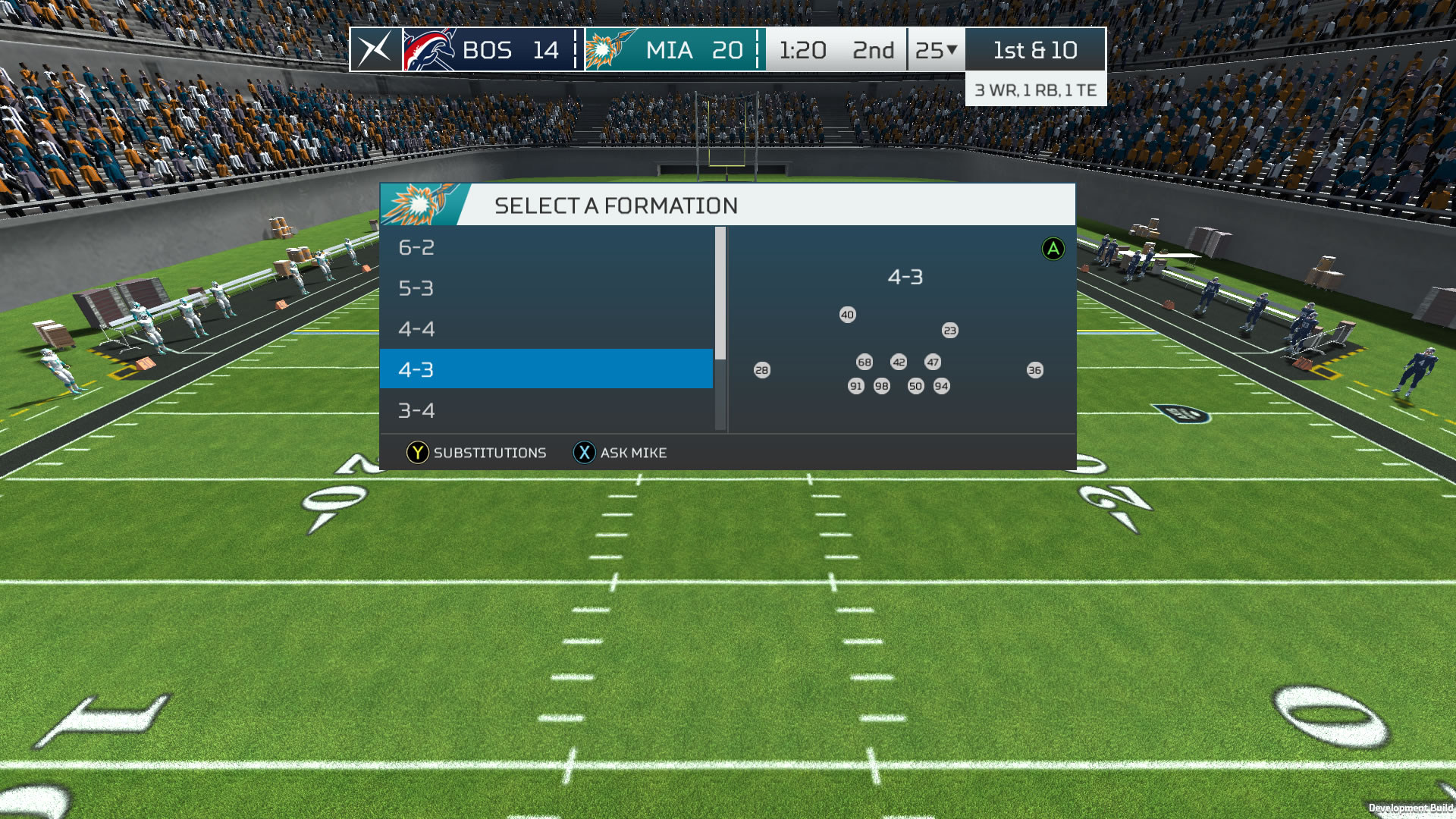Choose the 3-4 formation
Screen dimensions: 1456x819
(546, 410)
